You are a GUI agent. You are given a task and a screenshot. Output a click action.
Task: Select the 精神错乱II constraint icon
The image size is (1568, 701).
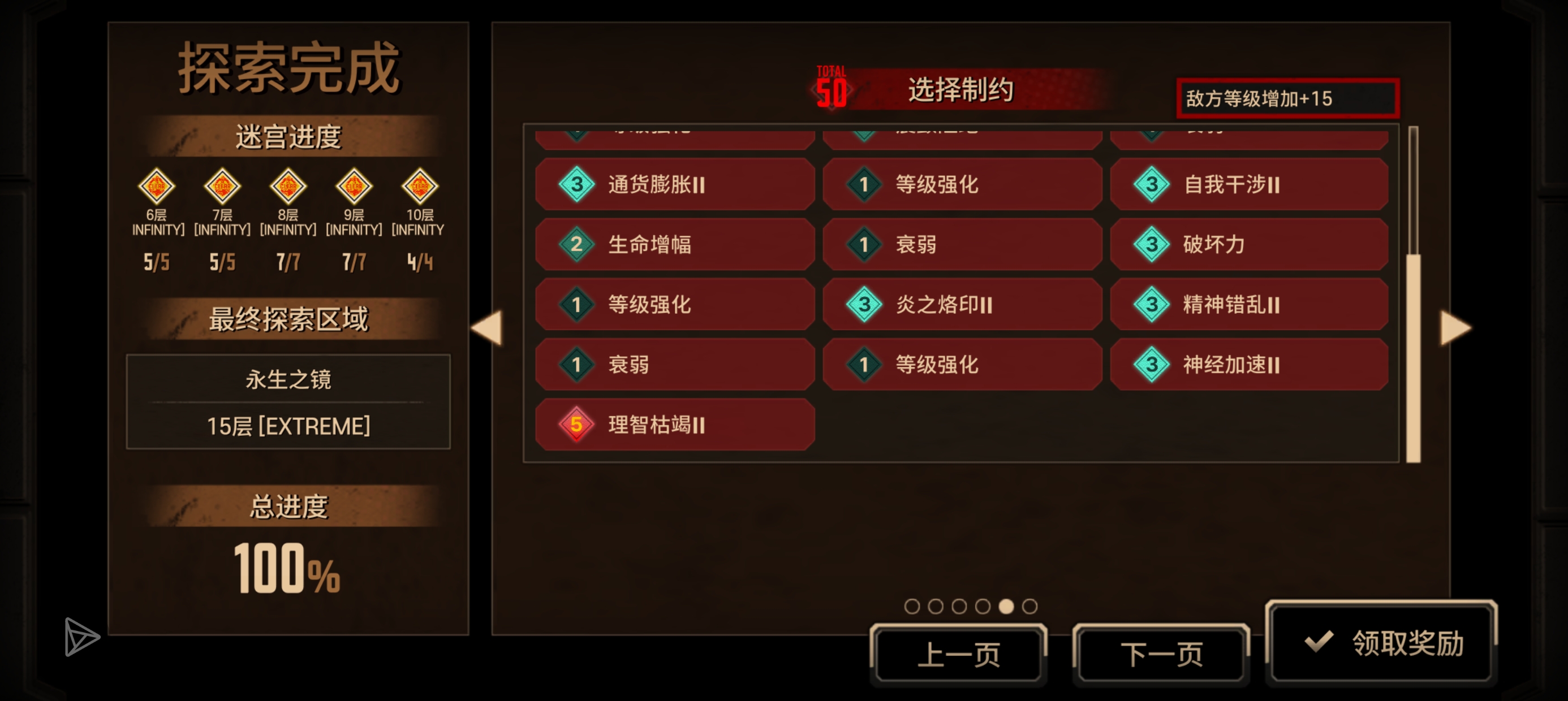[x=1152, y=305]
